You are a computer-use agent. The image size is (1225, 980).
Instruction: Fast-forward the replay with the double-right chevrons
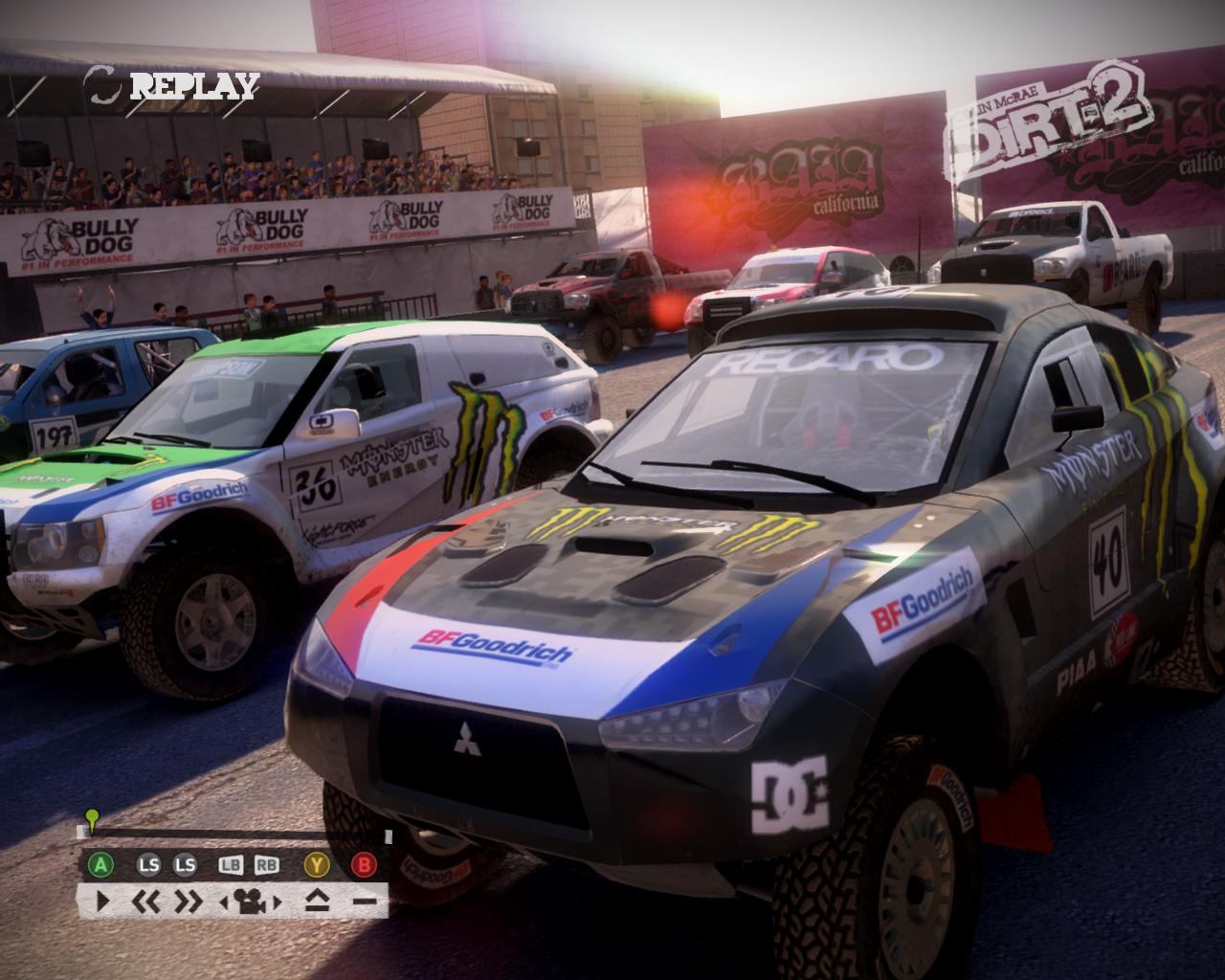(x=188, y=901)
